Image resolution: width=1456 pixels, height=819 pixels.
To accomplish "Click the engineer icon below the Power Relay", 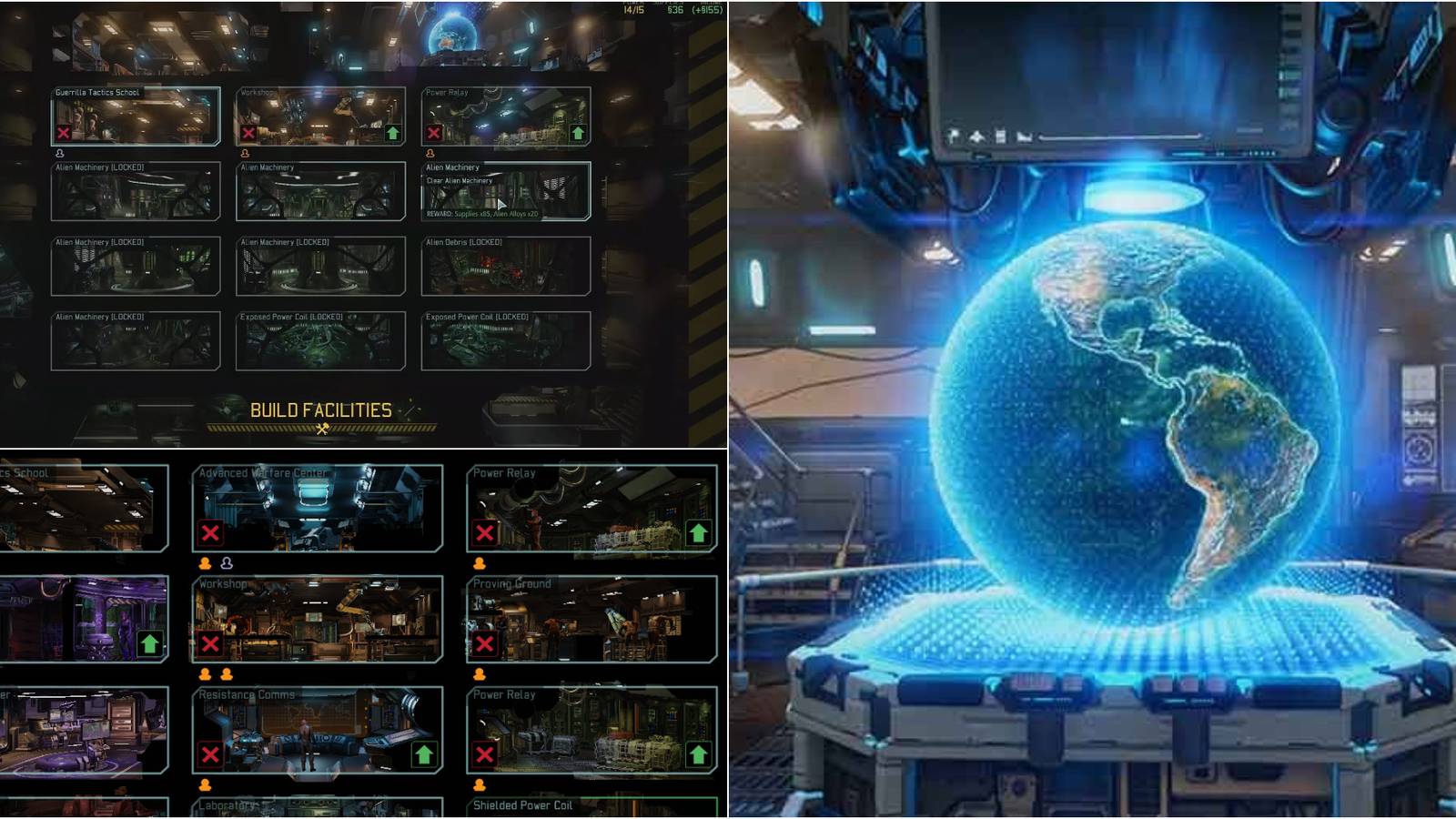I will click(x=479, y=564).
